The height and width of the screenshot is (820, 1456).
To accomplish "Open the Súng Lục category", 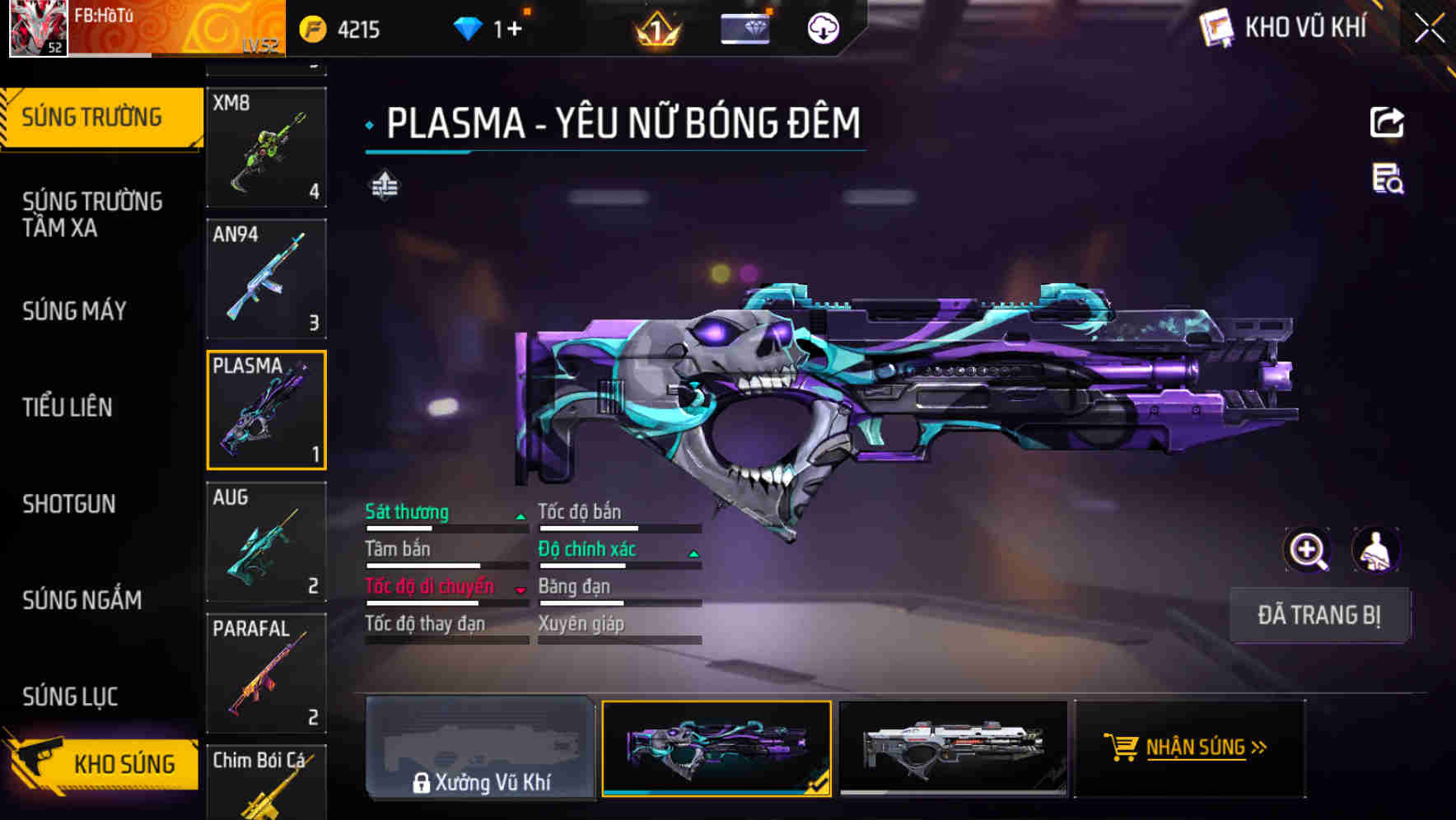I will [x=71, y=697].
